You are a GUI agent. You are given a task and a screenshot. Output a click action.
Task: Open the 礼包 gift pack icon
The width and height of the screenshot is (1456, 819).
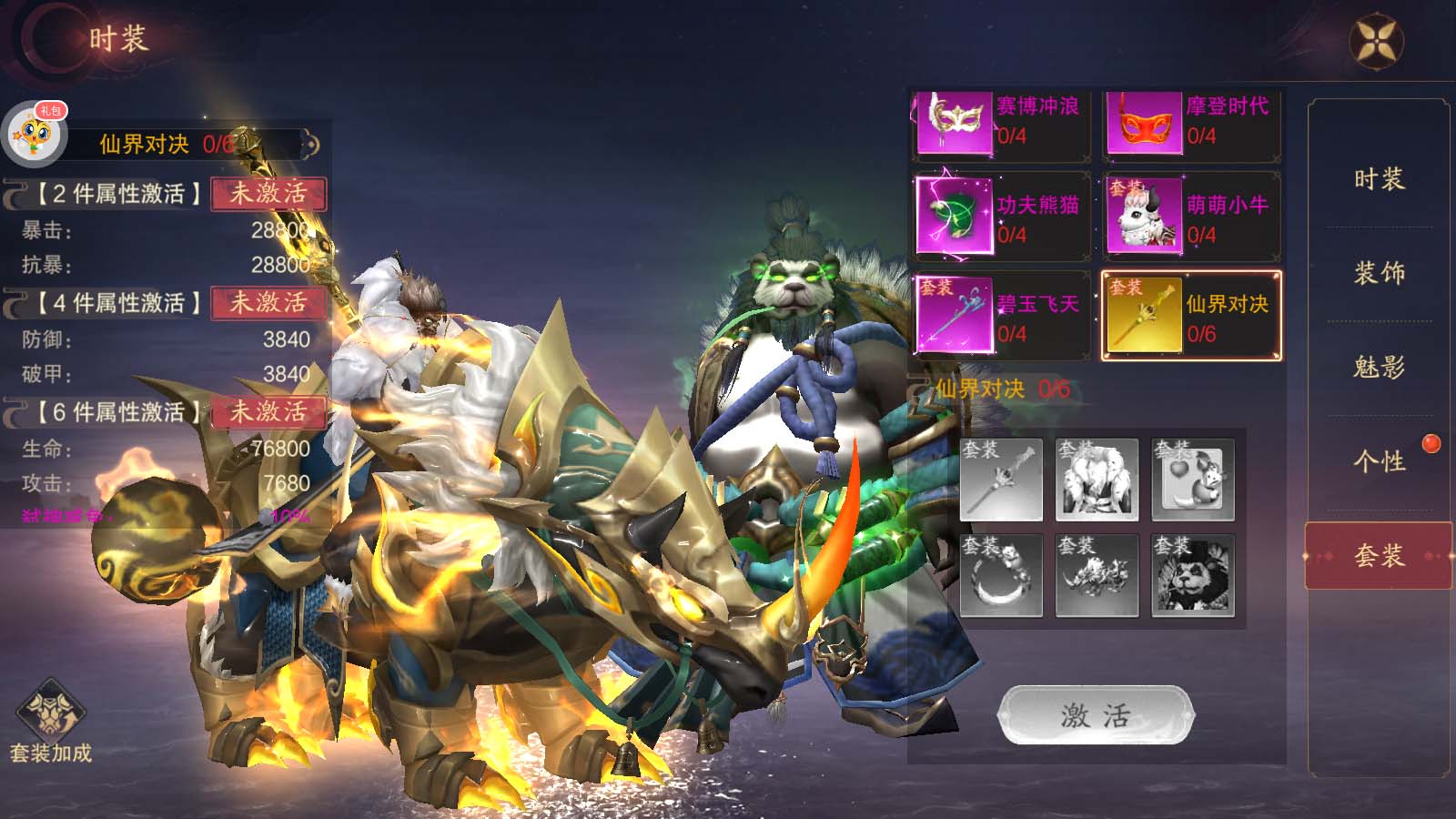click(x=36, y=133)
